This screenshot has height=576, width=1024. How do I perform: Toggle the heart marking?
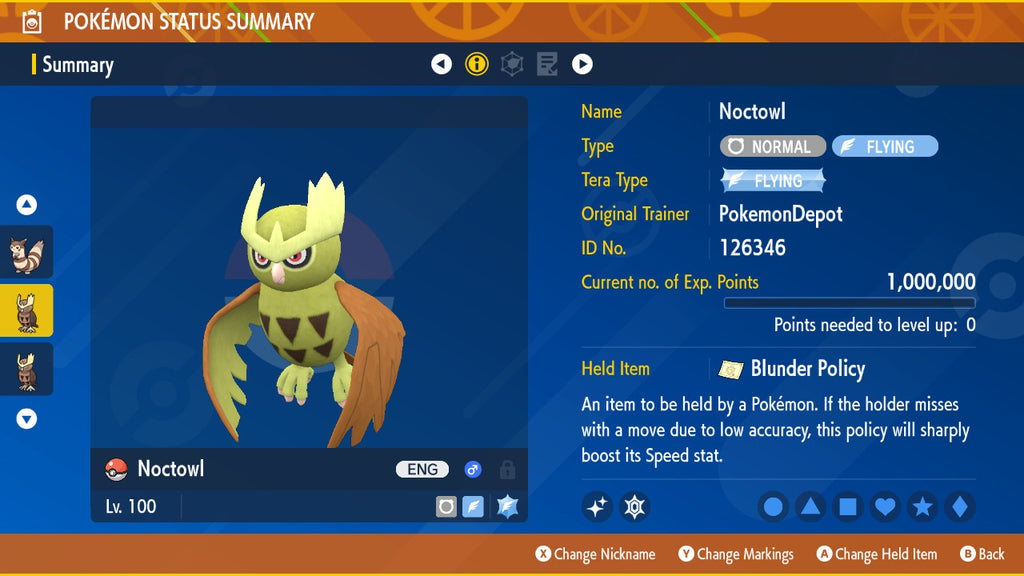[885, 507]
